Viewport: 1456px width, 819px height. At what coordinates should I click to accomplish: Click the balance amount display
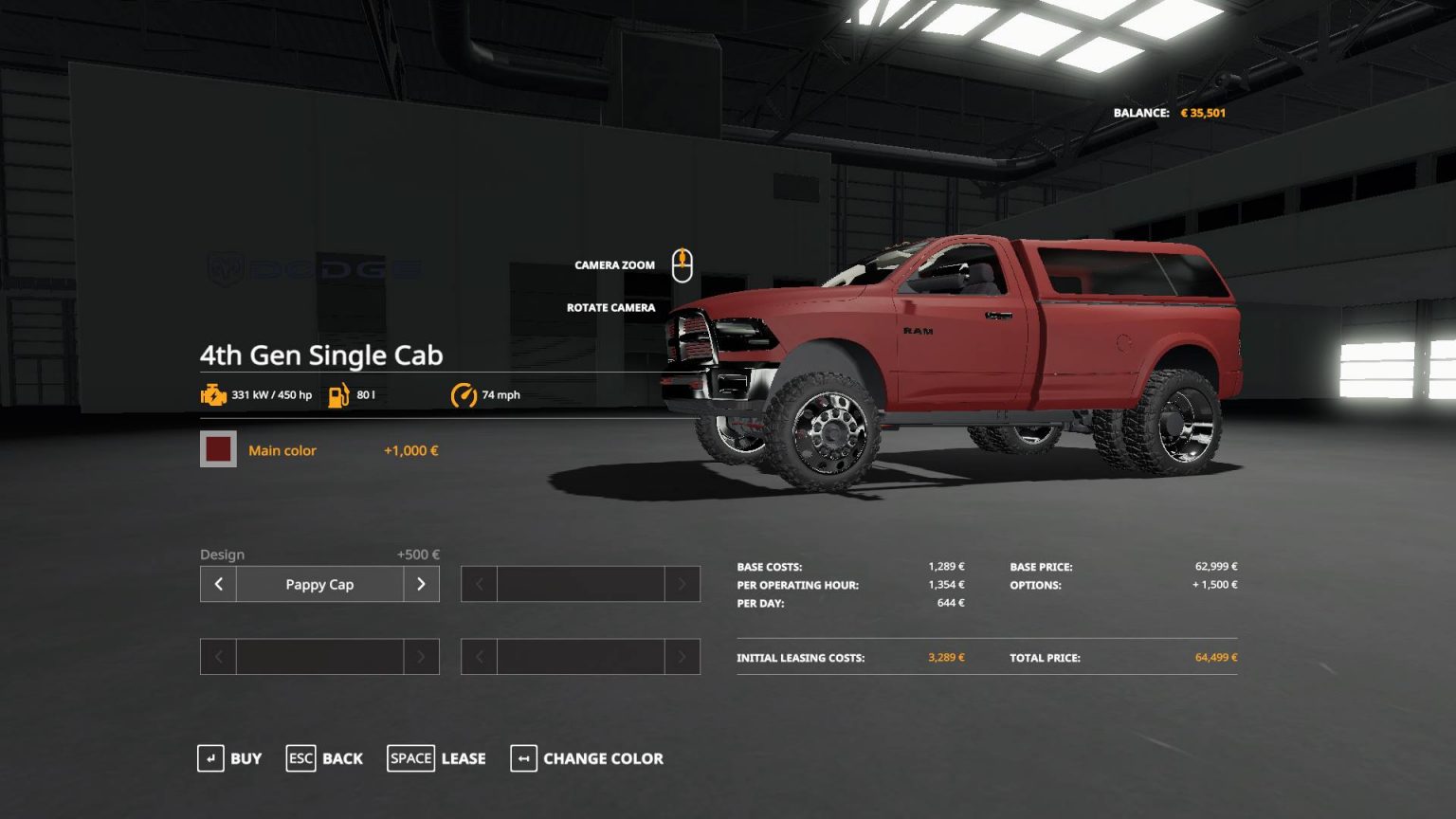pyautogui.click(x=1202, y=112)
